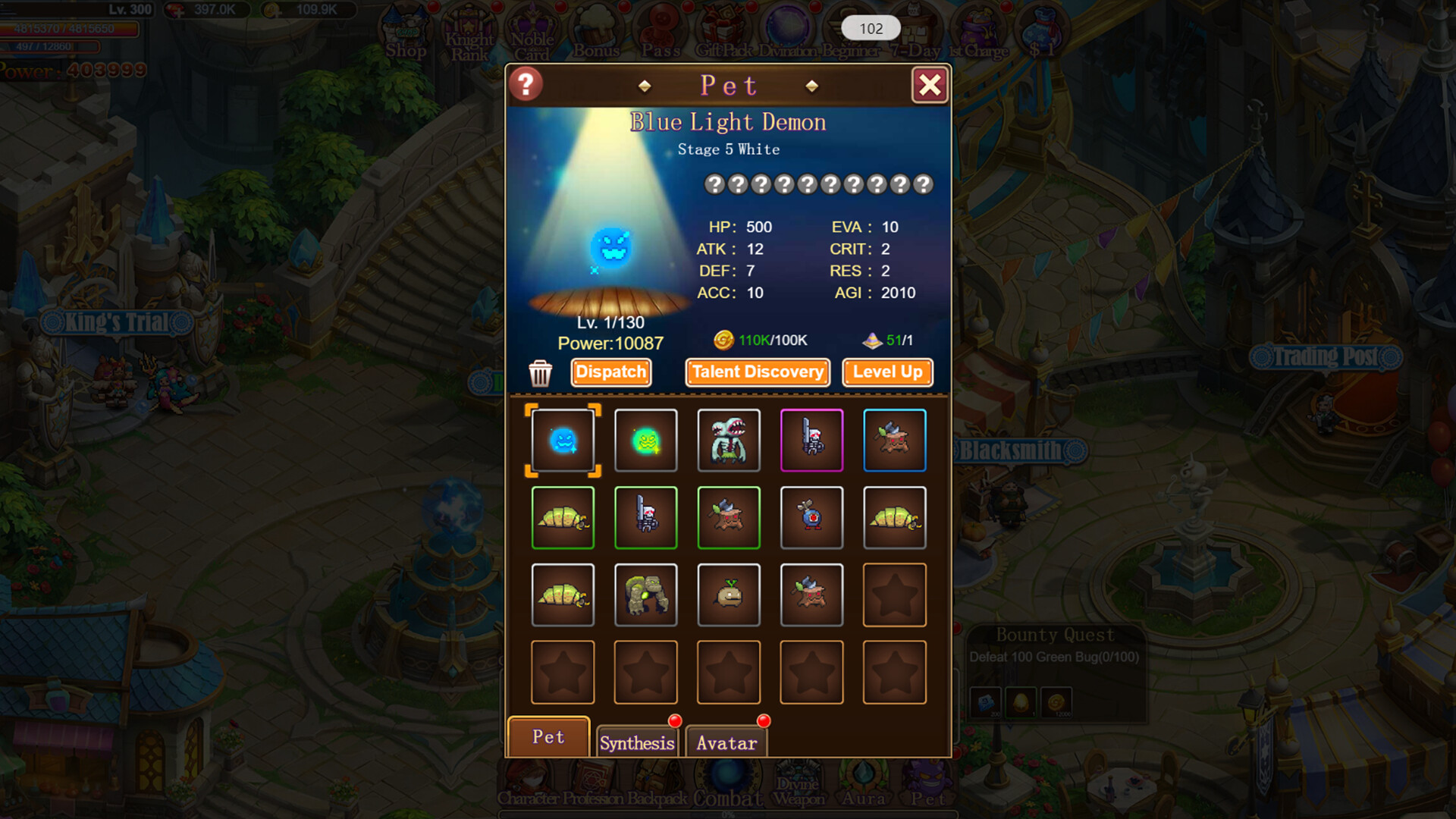
Task: Switch to the Synthesis tab
Action: [x=637, y=742]
